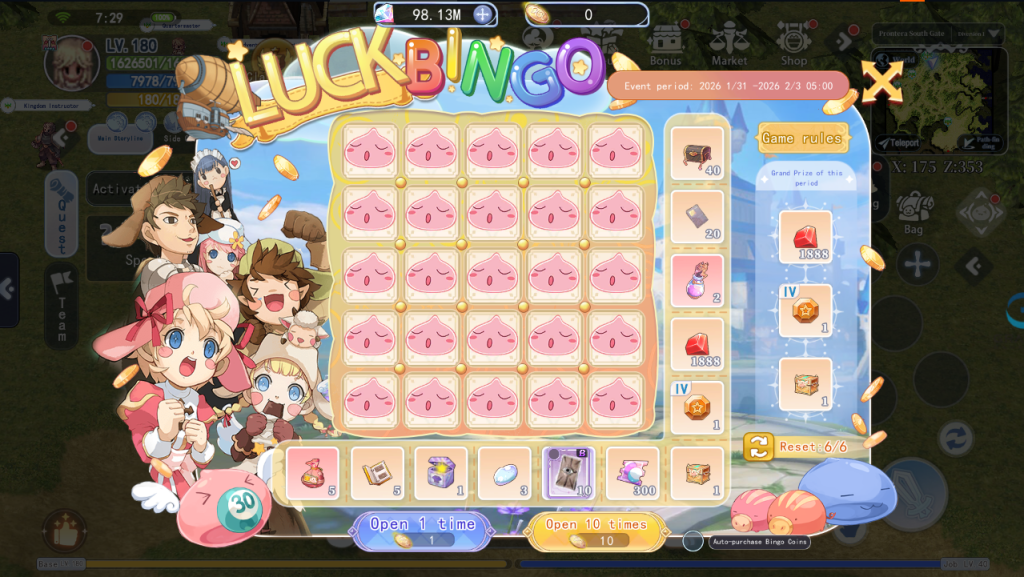The height and width of the screenshot is (577, 1024).
Task: Close the Luck Bingo window
Action: click(882, 81)
